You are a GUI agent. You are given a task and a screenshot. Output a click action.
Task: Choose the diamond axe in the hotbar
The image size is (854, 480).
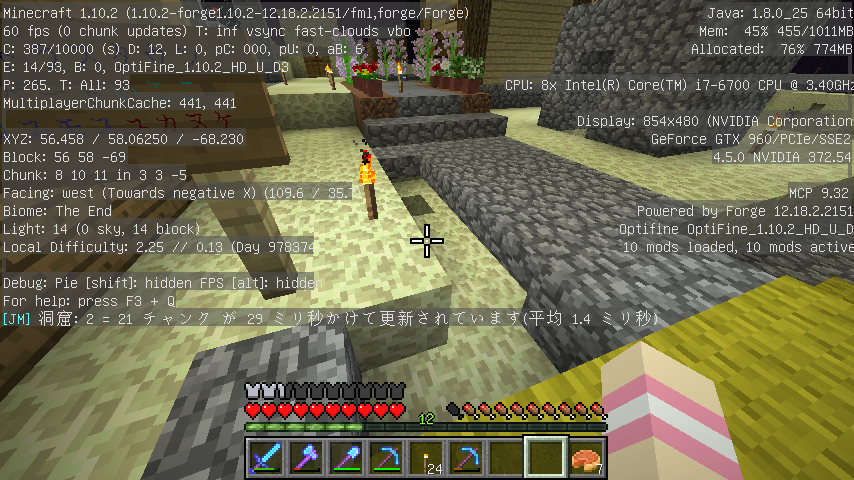(306, 457)
